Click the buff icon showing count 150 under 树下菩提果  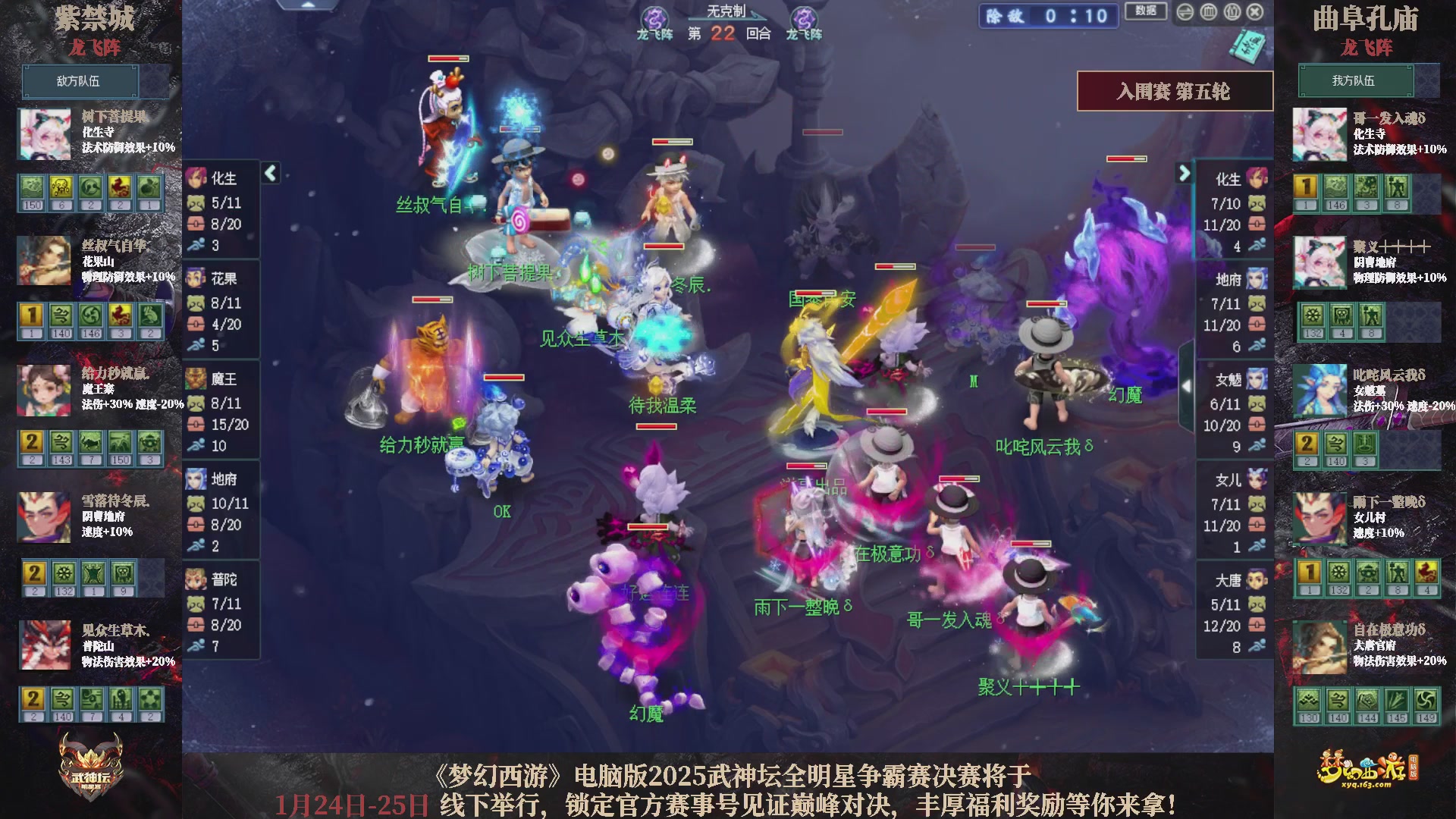(x=32, y=190)
